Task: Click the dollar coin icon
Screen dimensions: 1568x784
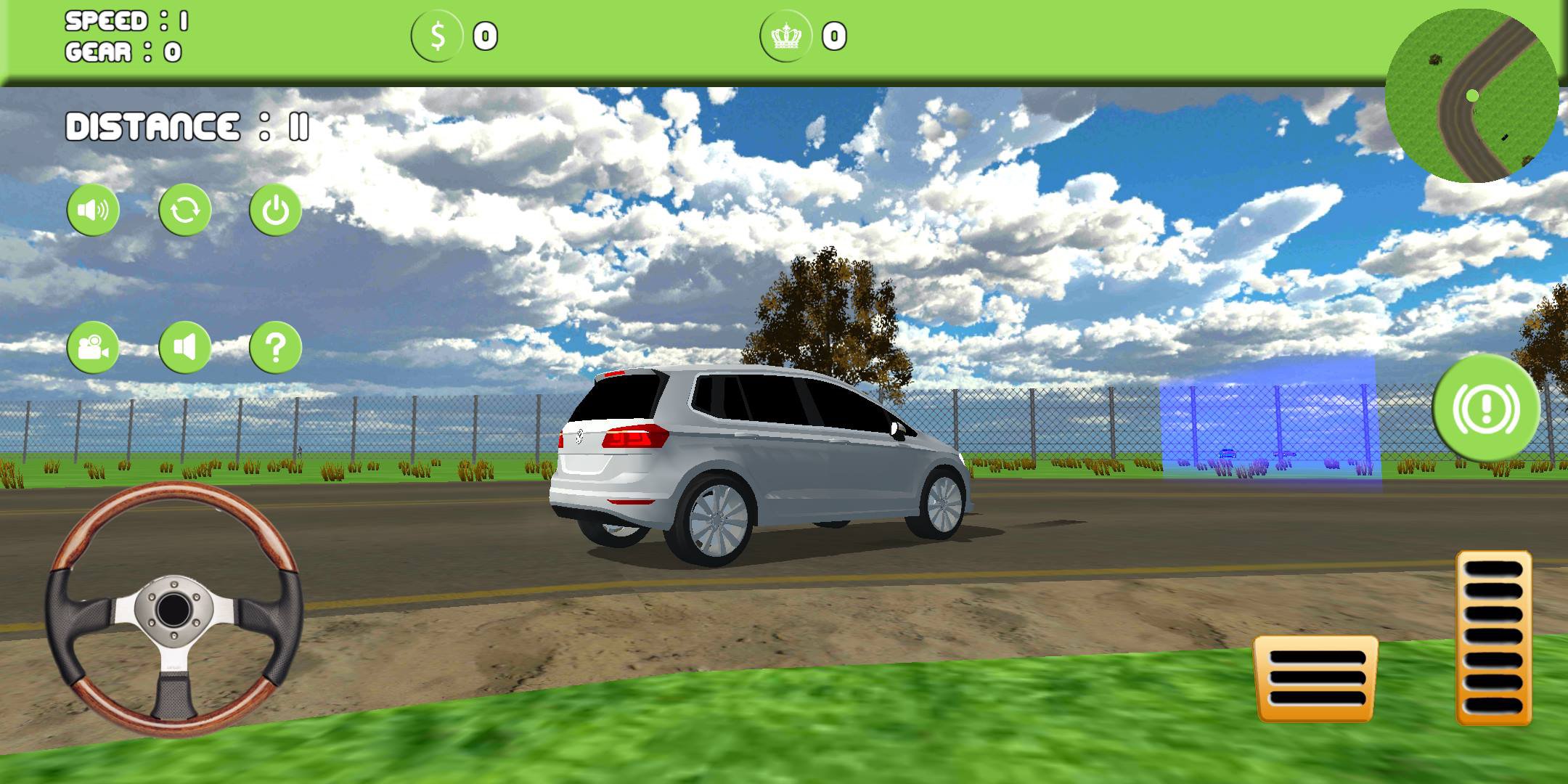Action: pos(437,36)
